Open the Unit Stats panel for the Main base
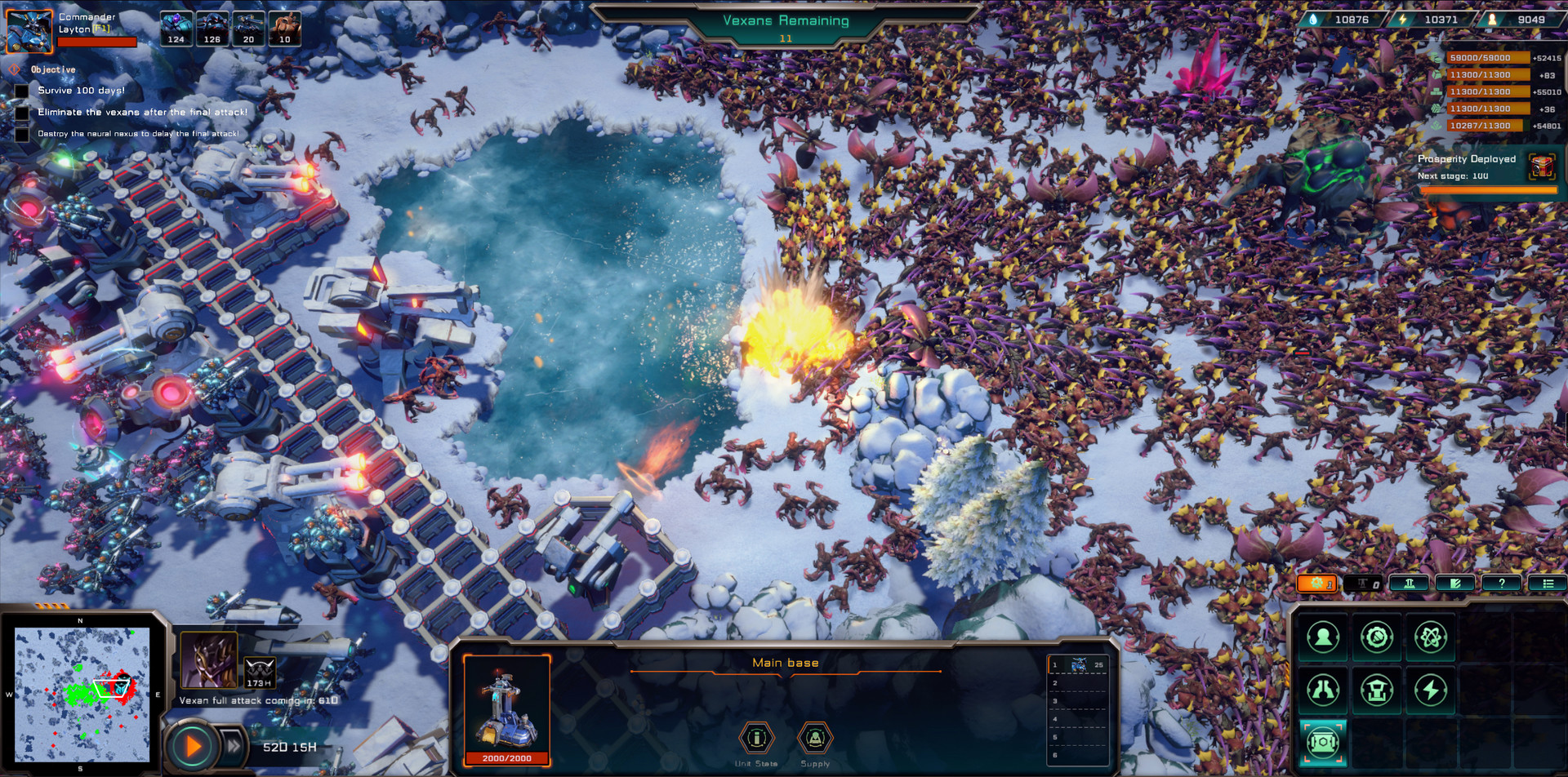This screenshot has height=777, width=1568. (x=758, y=739)
